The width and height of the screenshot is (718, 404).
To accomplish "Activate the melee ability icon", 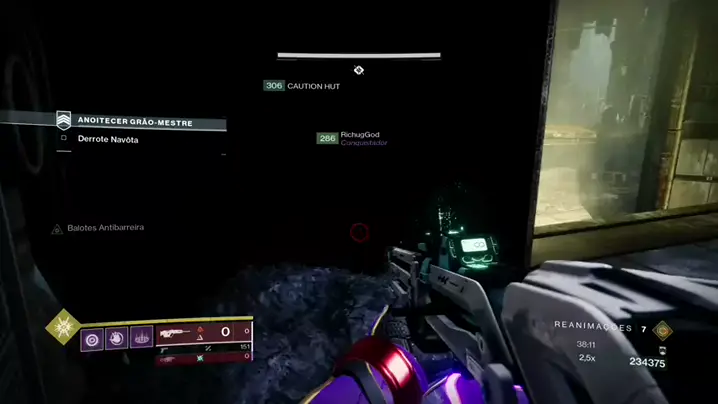I will click(x=117, y=338).
